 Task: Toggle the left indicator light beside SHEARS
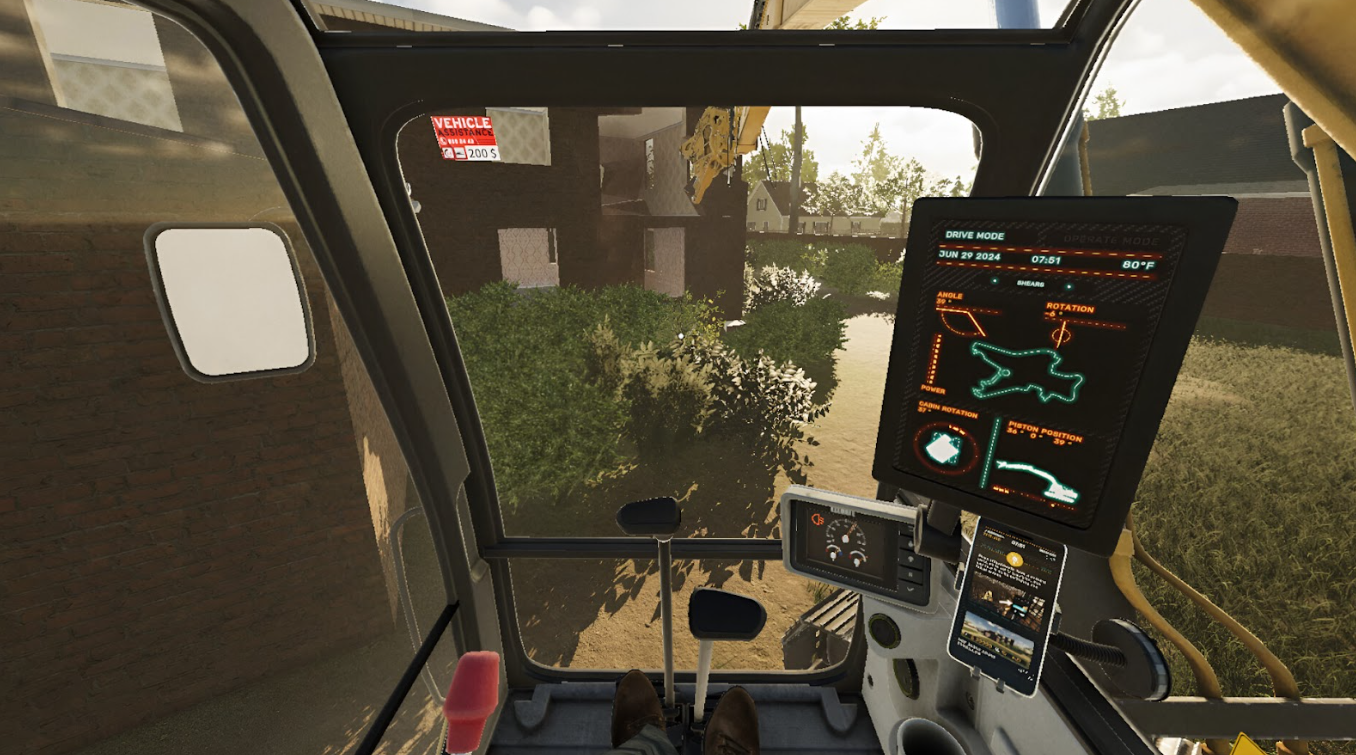[995, 281]
